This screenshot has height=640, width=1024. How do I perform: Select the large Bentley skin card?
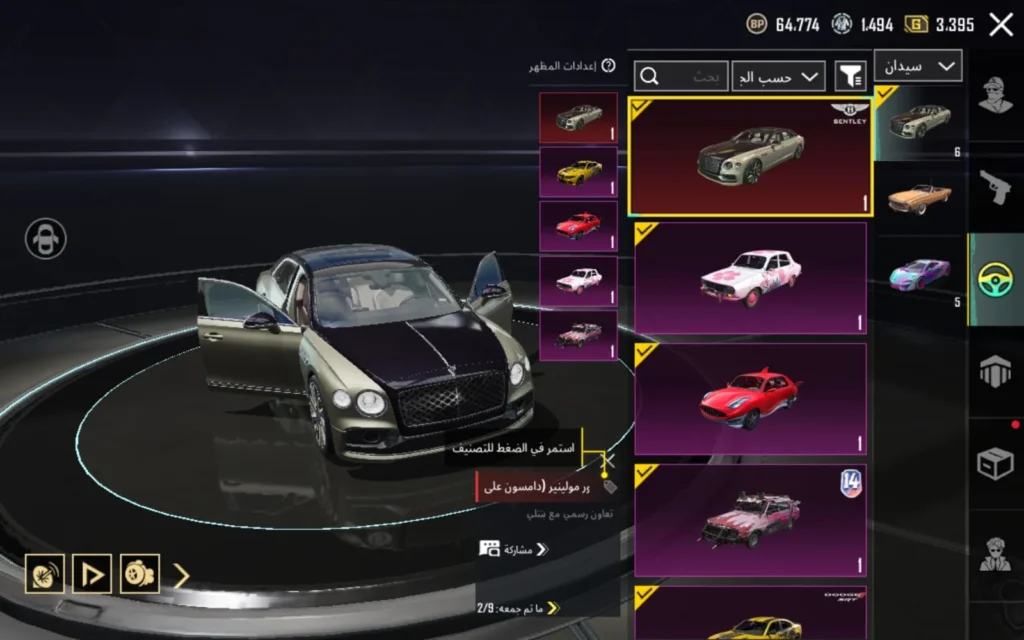pyautogui.click(x=750, y=156)
